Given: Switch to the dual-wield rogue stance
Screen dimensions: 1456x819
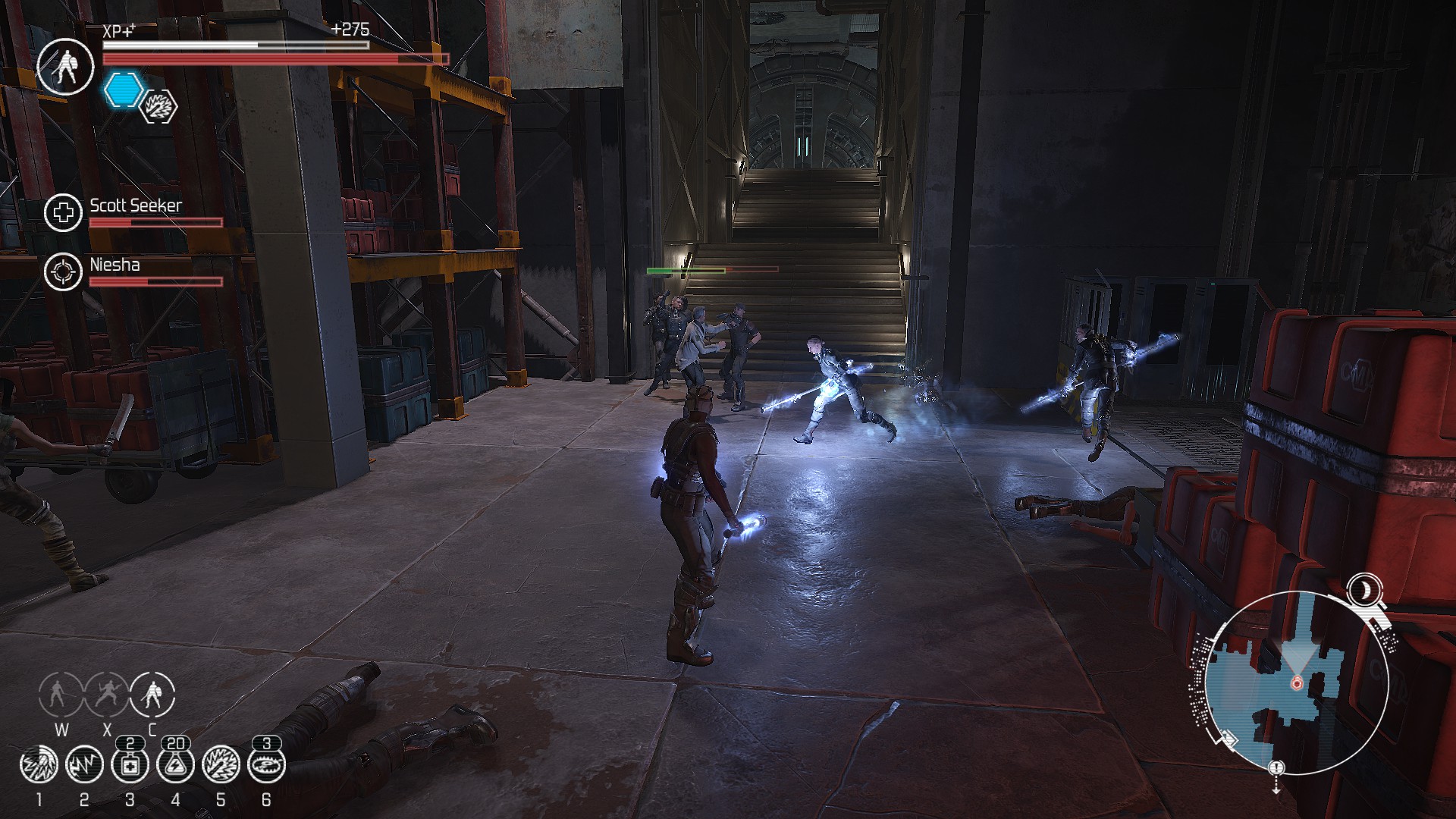Looking at the screenshot, I should point(106,694).
